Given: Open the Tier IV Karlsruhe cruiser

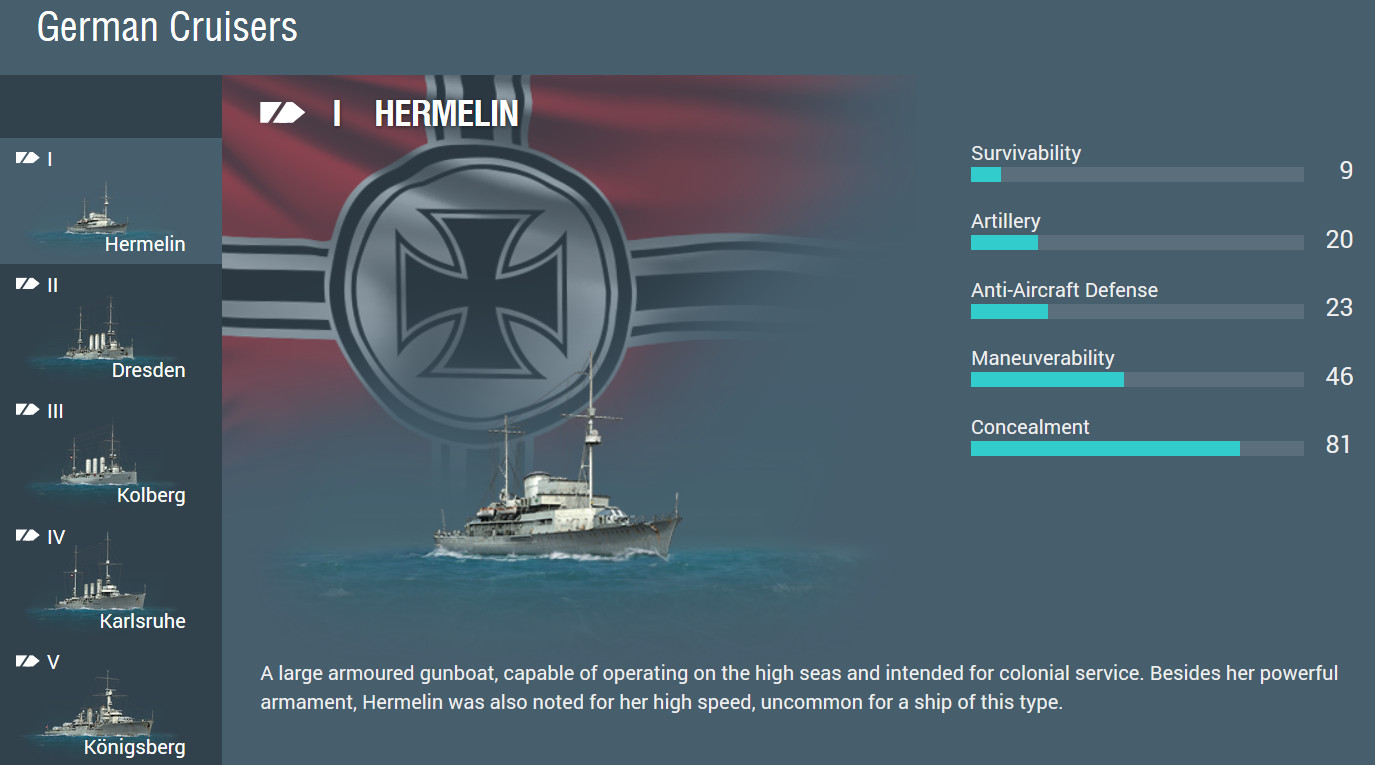Looking at the screenshot, I should (x=110, y=583).
